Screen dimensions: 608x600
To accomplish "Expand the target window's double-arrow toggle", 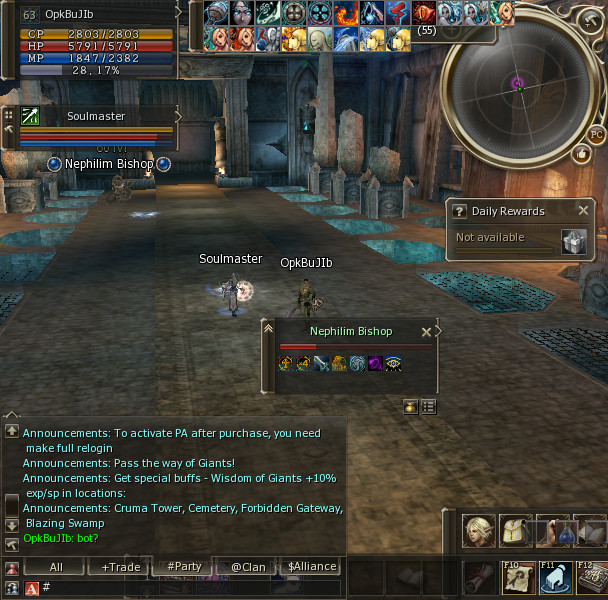I will tap(267, 327).
